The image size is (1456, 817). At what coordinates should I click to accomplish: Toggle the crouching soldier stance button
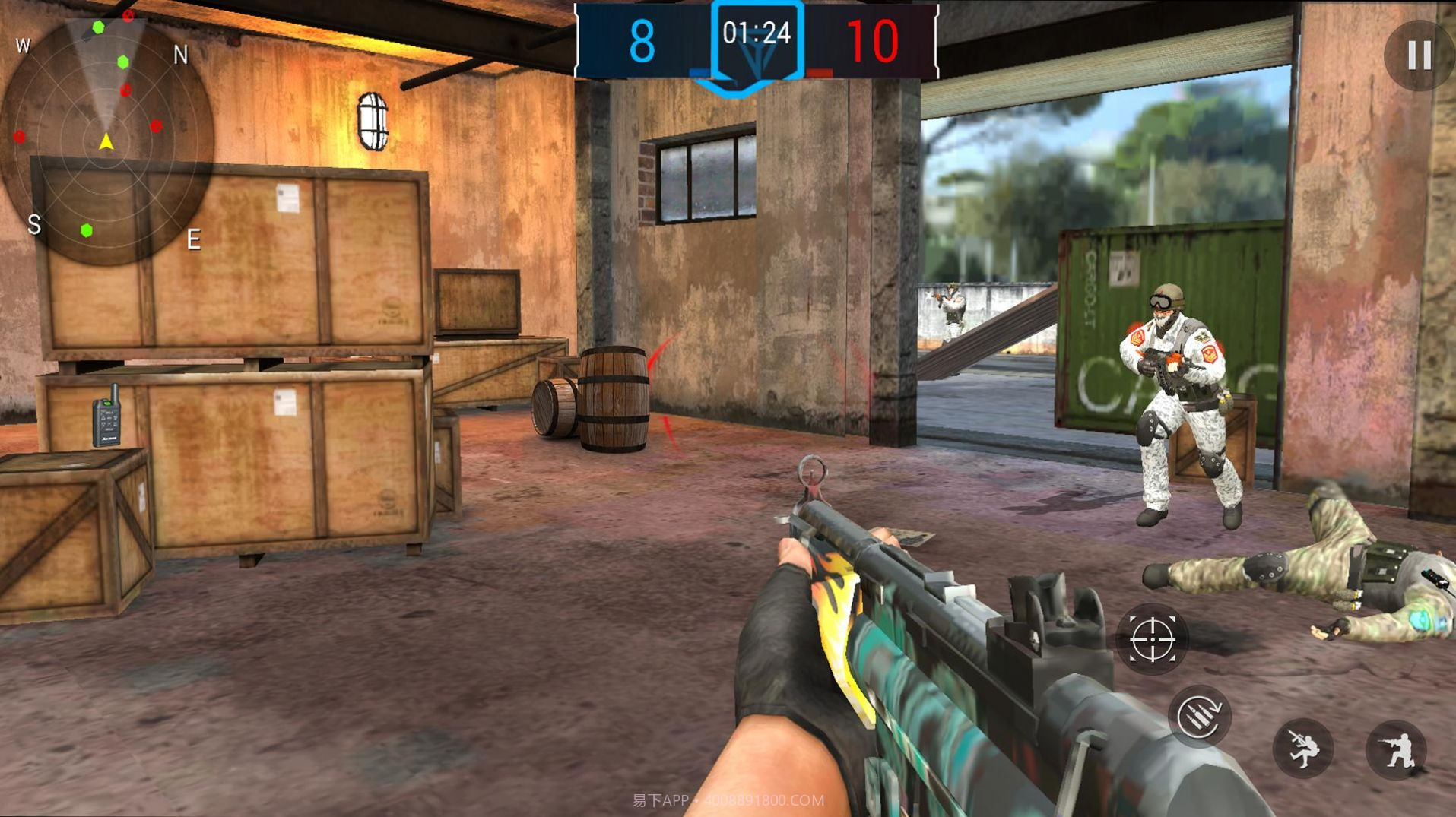pos(1396,749)
